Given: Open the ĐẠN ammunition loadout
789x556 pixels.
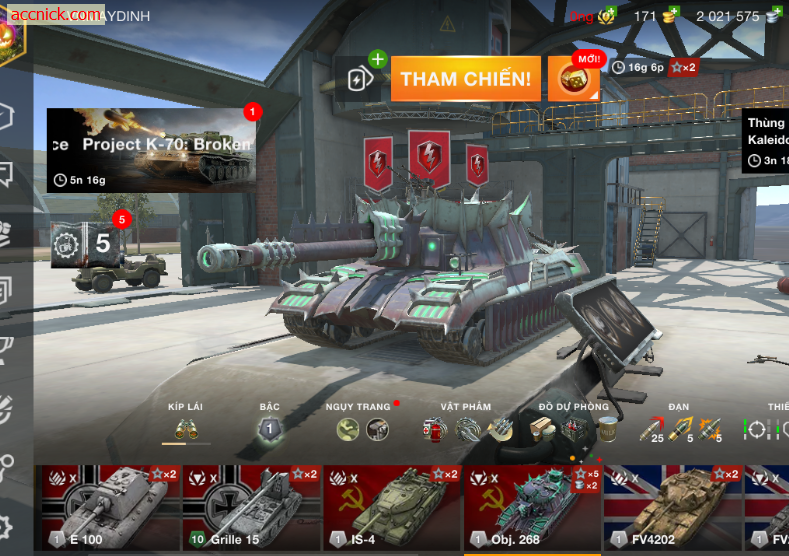Looking at the screenshot, I should (682, 430).
